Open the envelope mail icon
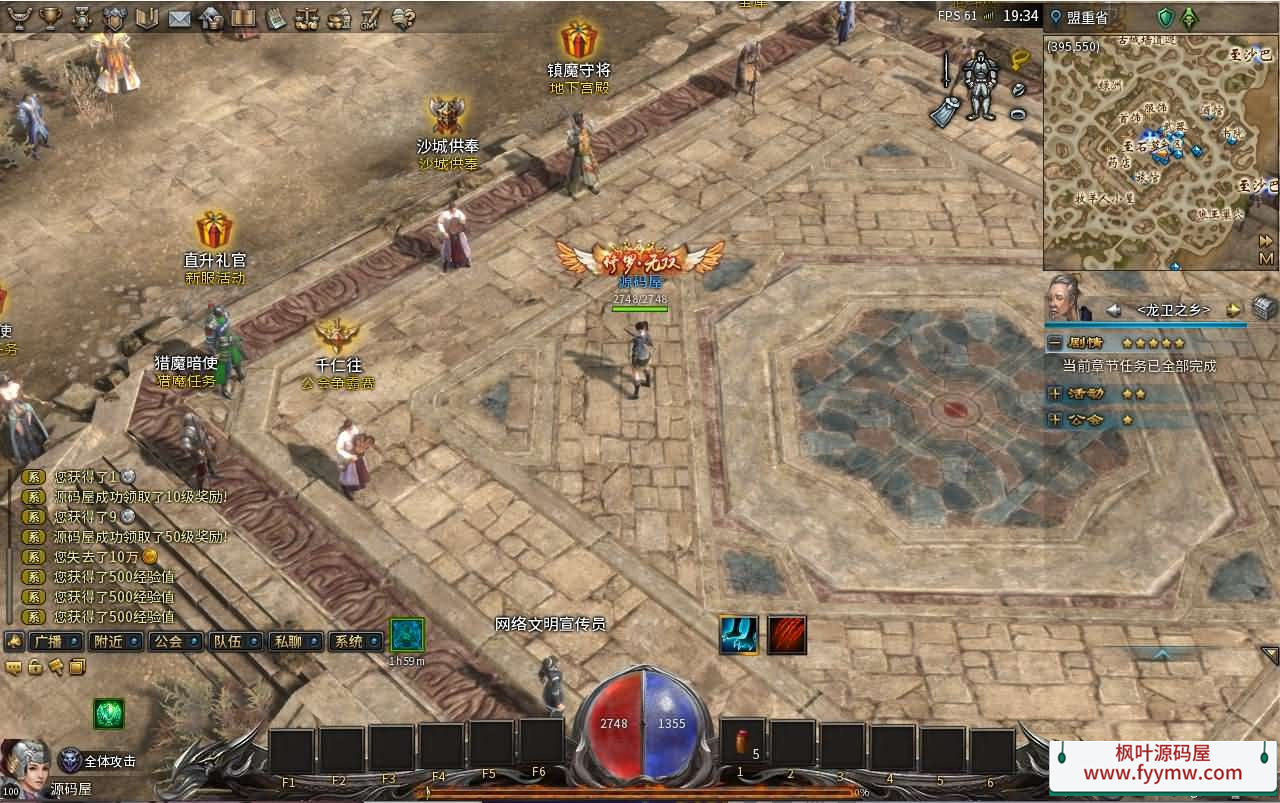The image size is (1280, 803). 179,17
